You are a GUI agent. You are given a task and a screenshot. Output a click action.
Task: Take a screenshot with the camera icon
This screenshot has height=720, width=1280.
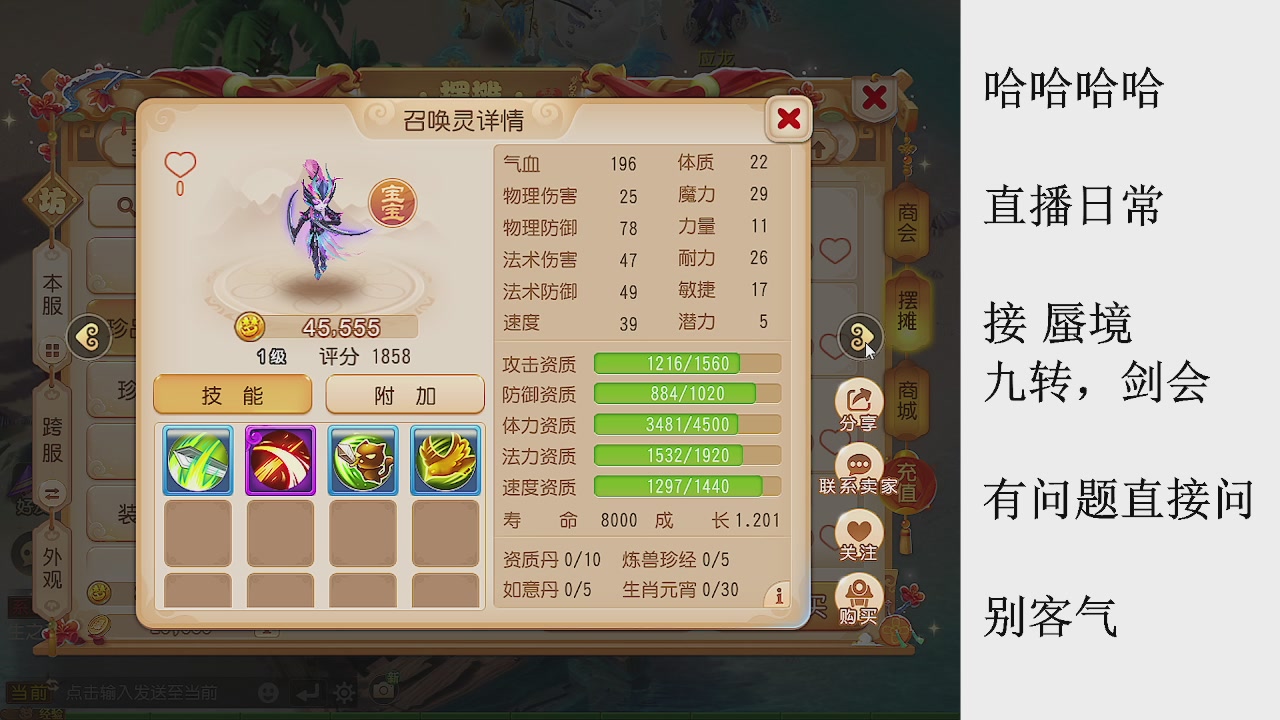[x=384, y=691]
